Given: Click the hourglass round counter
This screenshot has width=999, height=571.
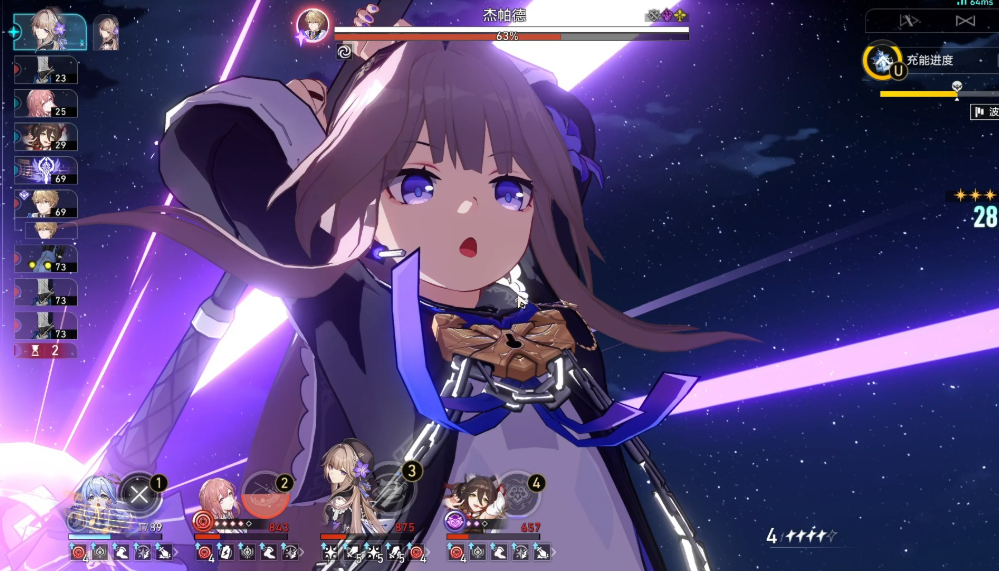Looking at the screenshot, I should [x=46, y=350].
